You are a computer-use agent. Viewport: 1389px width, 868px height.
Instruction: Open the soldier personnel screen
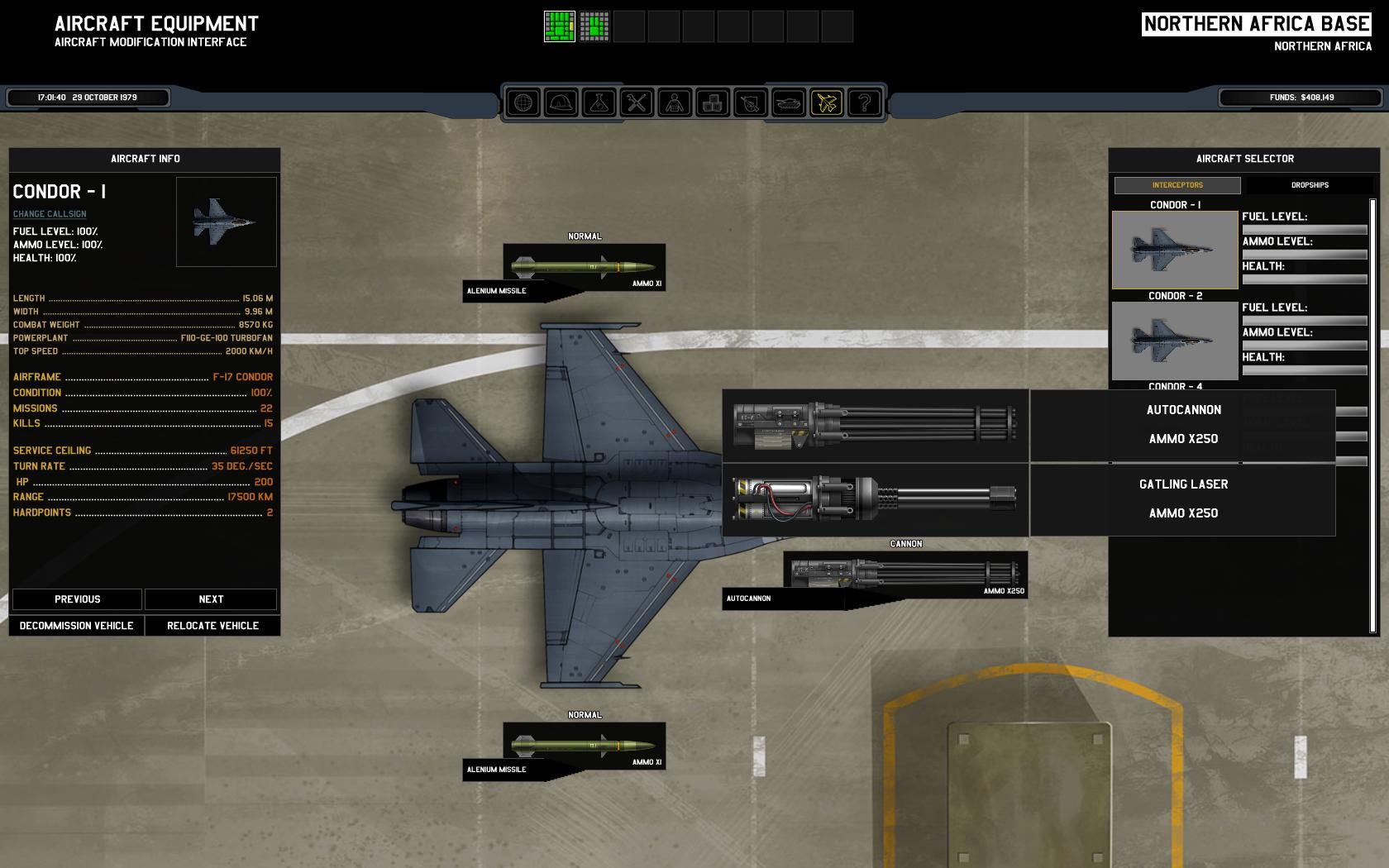point(675,103)
